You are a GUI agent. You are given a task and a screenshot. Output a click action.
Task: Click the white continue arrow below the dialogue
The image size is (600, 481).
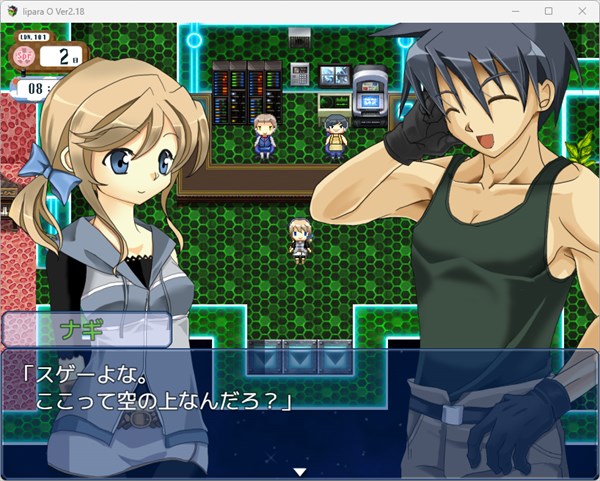298,471
